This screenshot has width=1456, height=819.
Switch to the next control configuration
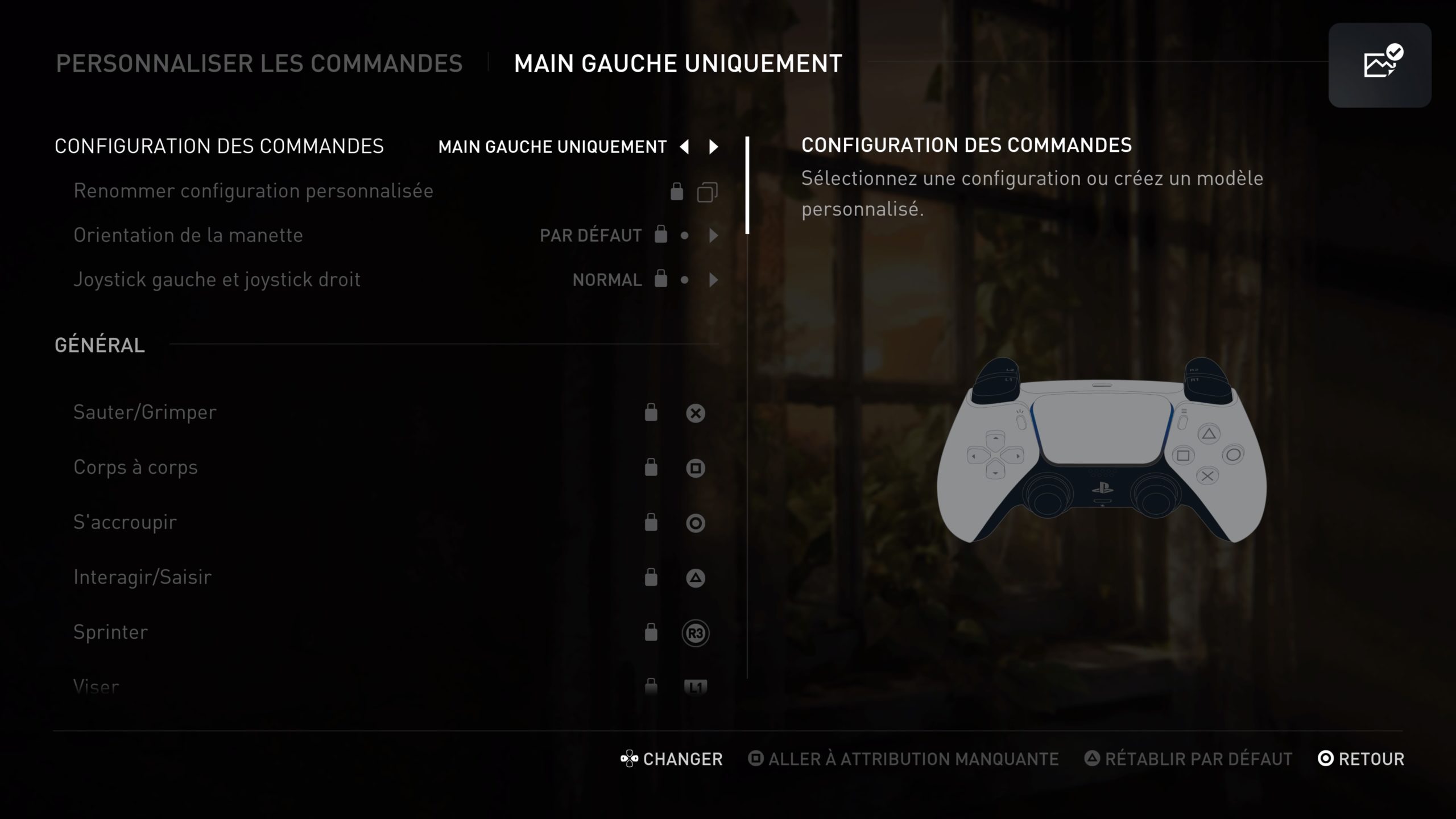click(x=713, y=147)
